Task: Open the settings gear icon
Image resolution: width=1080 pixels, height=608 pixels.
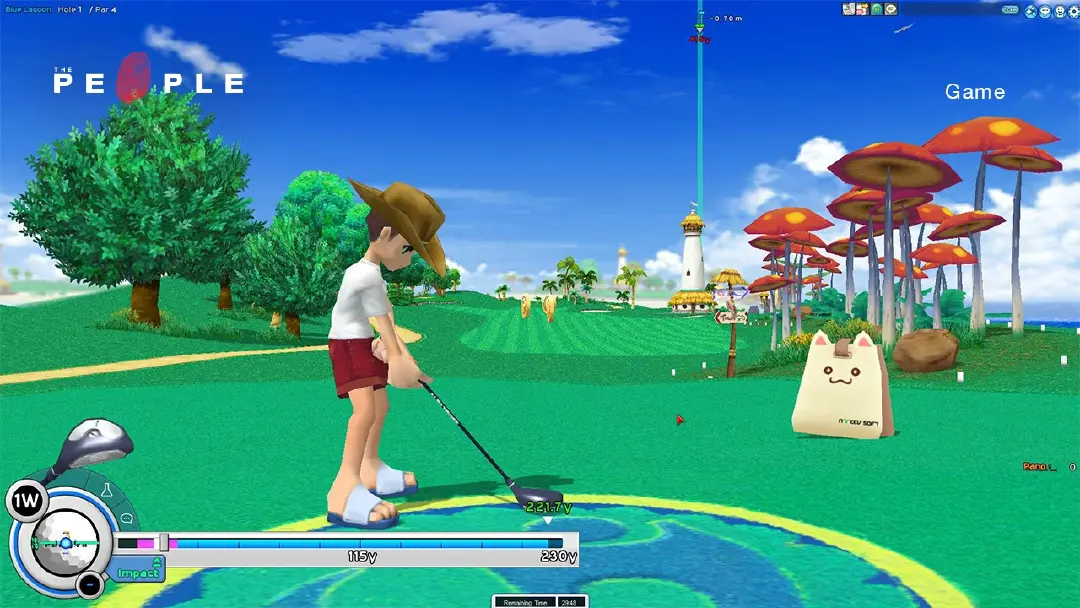Action: point(1073,10)
